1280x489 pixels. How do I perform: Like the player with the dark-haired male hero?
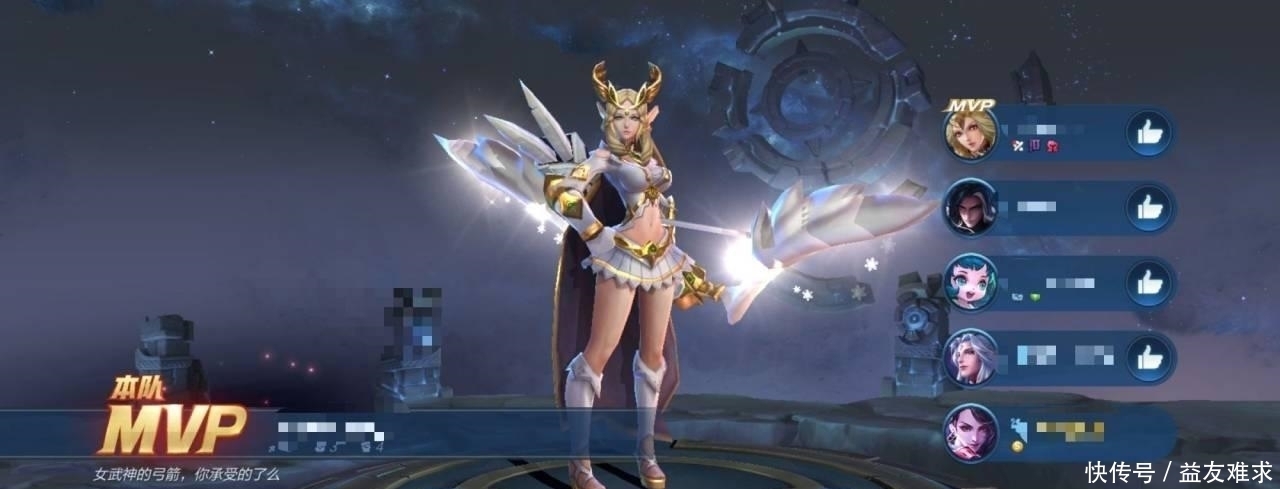pos(1148,208)
